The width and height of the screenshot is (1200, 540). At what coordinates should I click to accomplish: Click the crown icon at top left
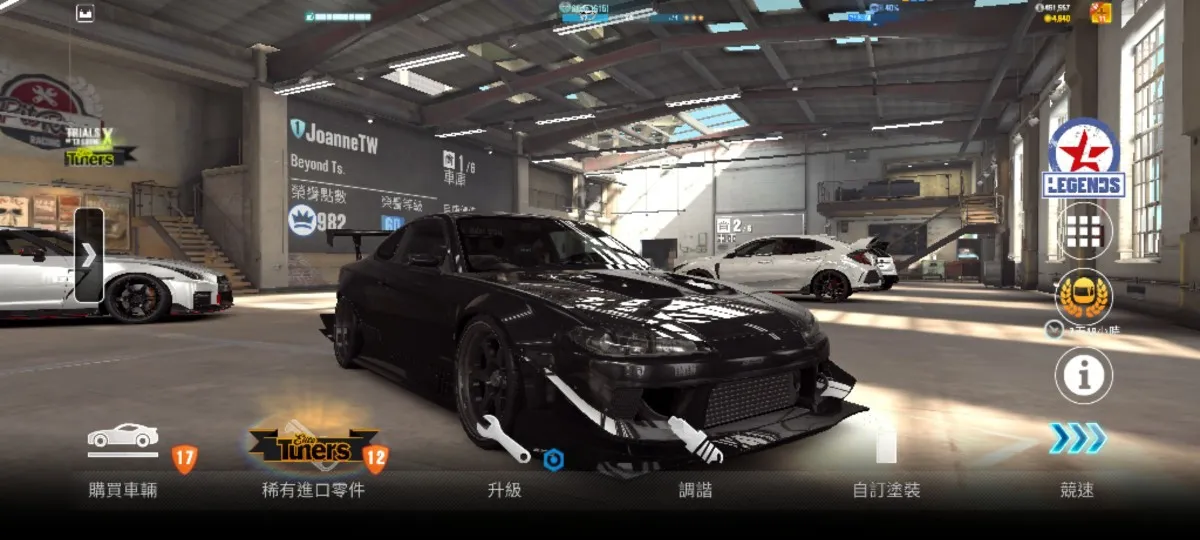pyautogui.click(x=84, y=14)
